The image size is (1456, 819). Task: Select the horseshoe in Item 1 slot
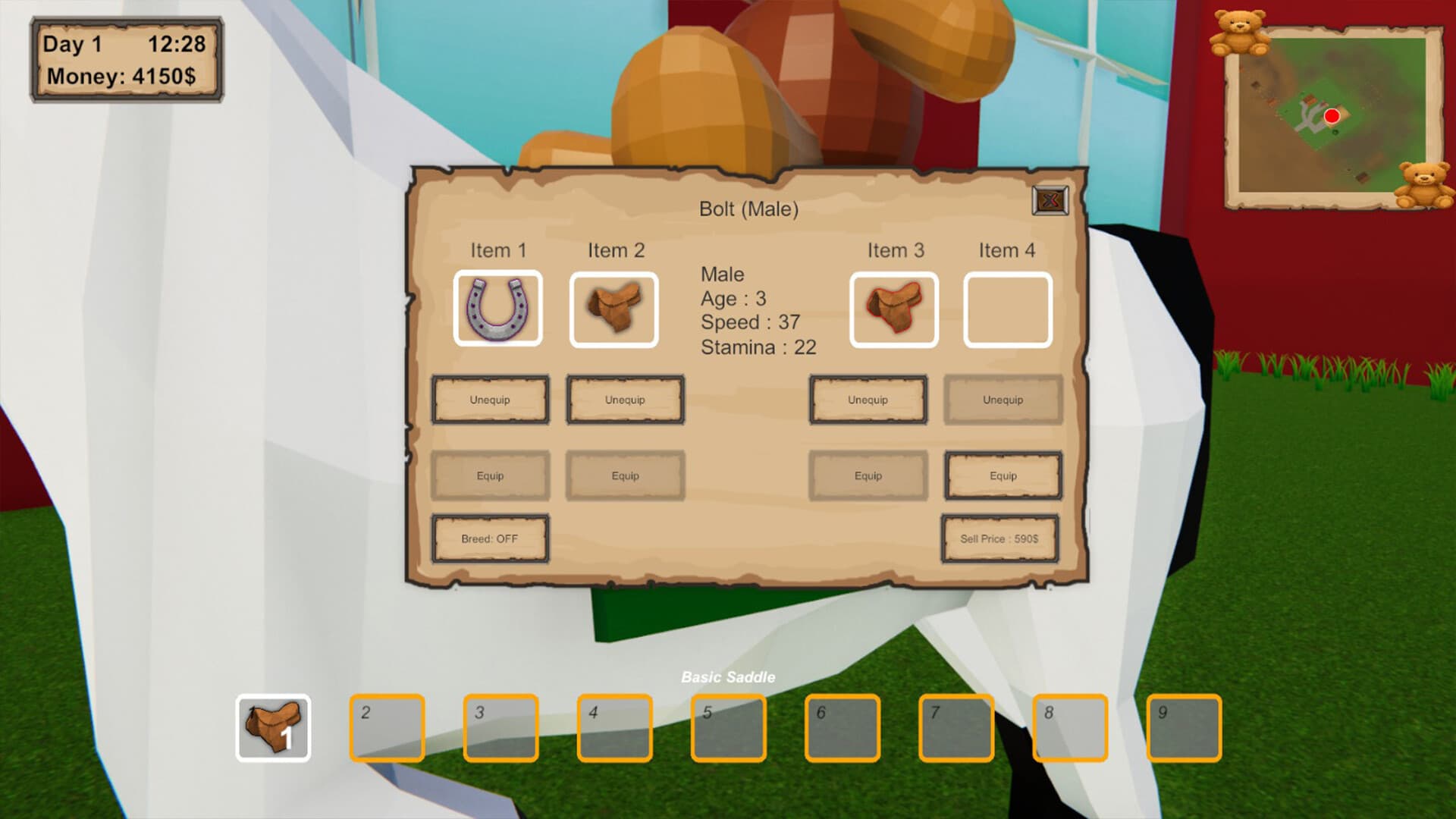498,309
